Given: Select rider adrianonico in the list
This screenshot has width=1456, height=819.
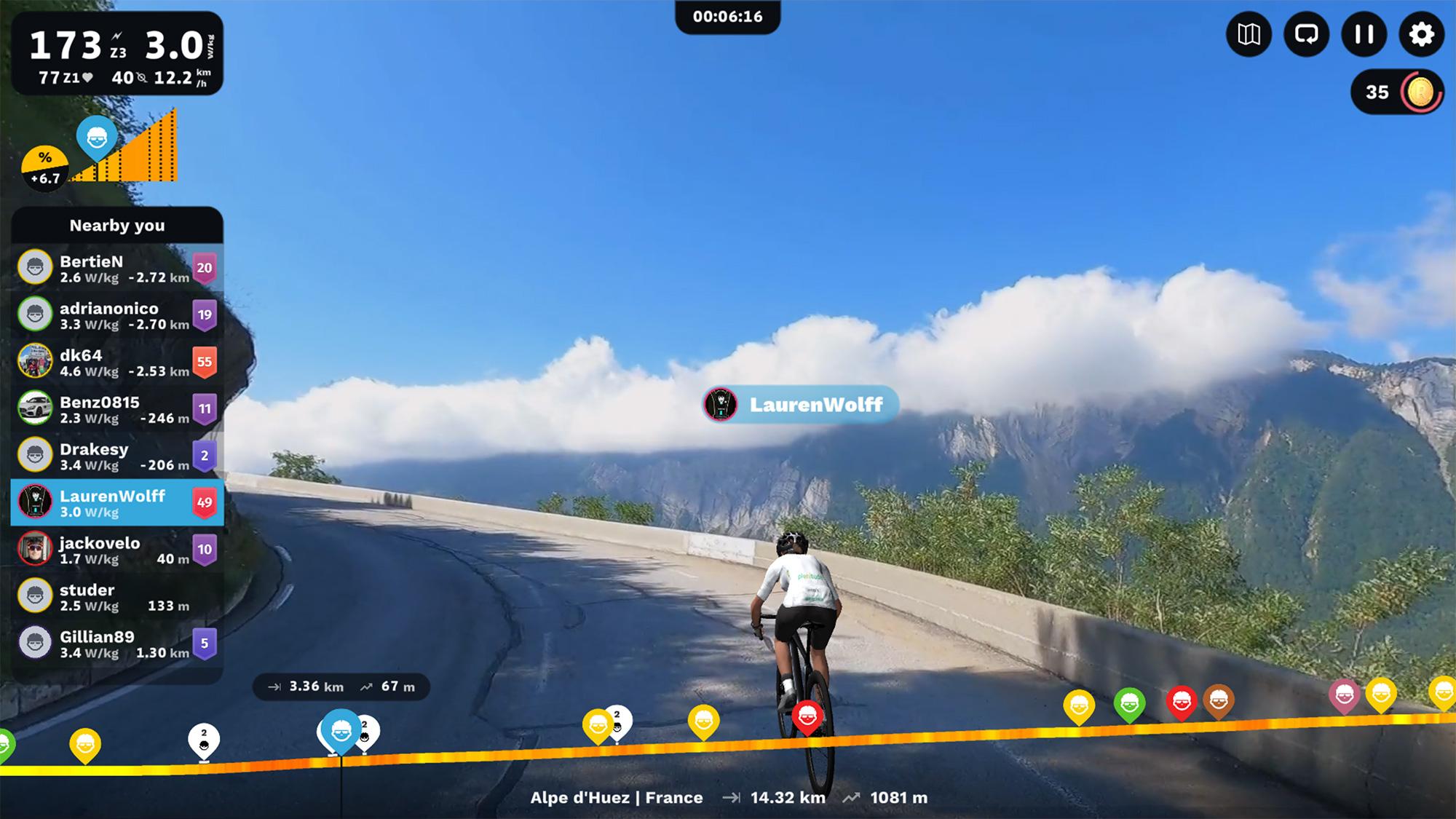Looking at the screenshot, I should [x=116, y=315].
